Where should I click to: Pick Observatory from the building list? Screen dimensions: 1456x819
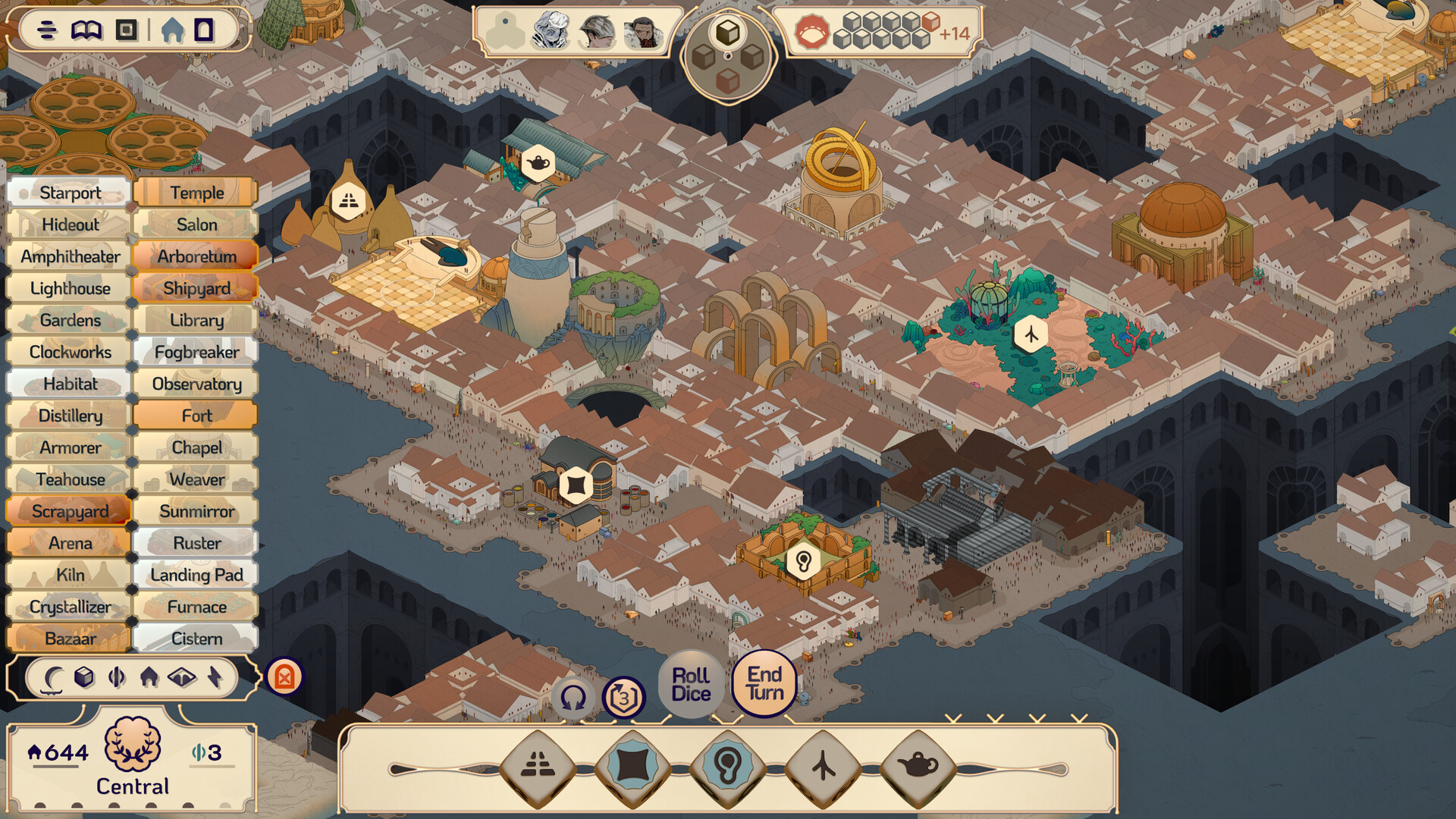(x=196, y=384)
